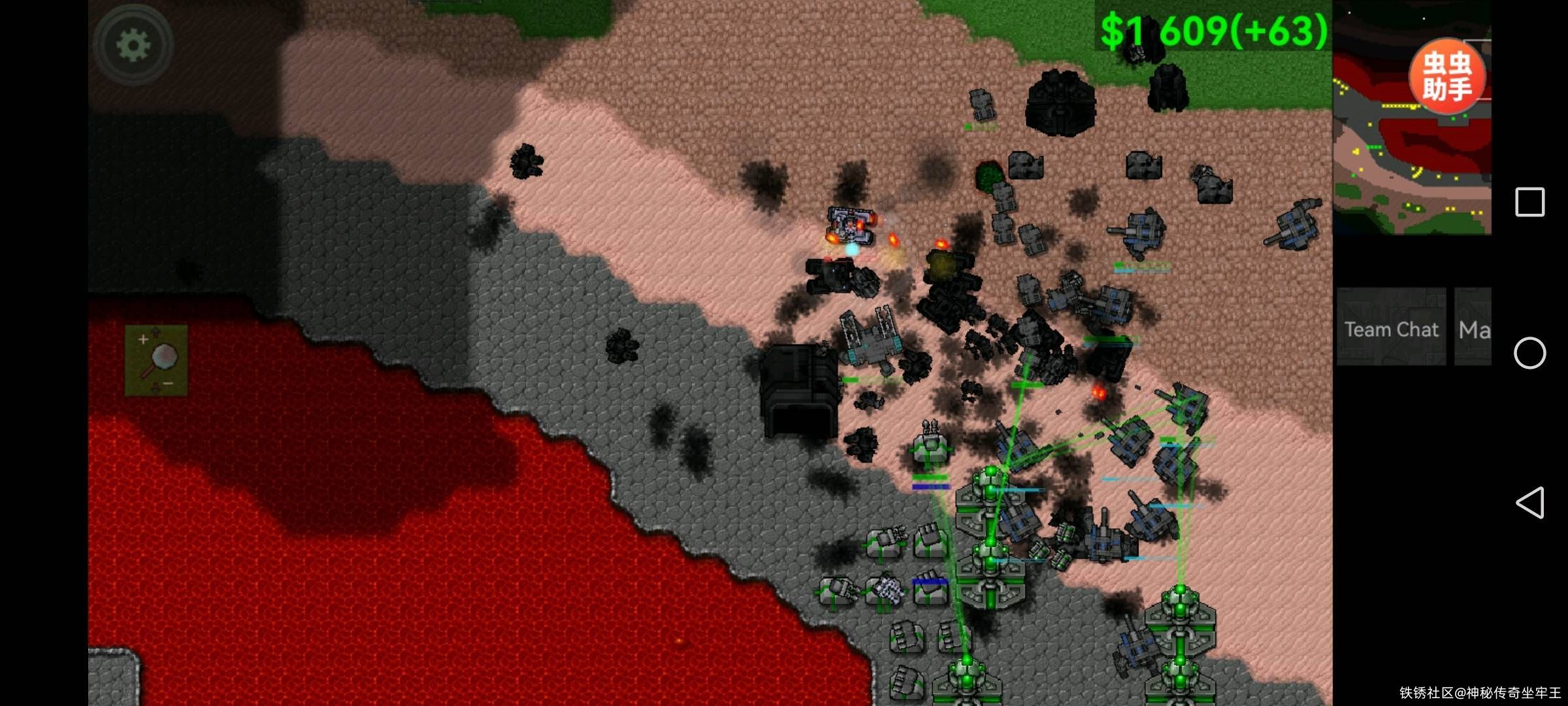This screenshot has width=1568, height=706.
Task: Open the Team Chat panel
Action: pyautogui.click(x=1391, y=329)
